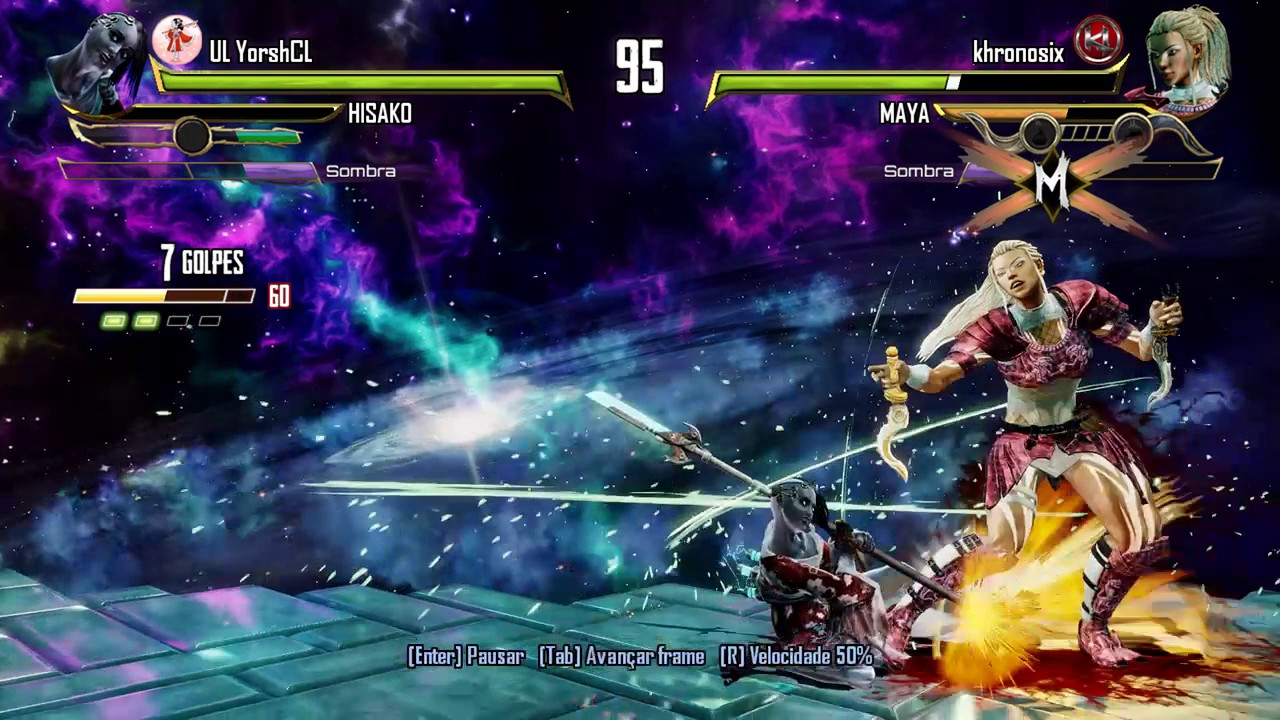The image size is (1280, 720).
Task: Click Maya's character portrait
Action: 1184,55
